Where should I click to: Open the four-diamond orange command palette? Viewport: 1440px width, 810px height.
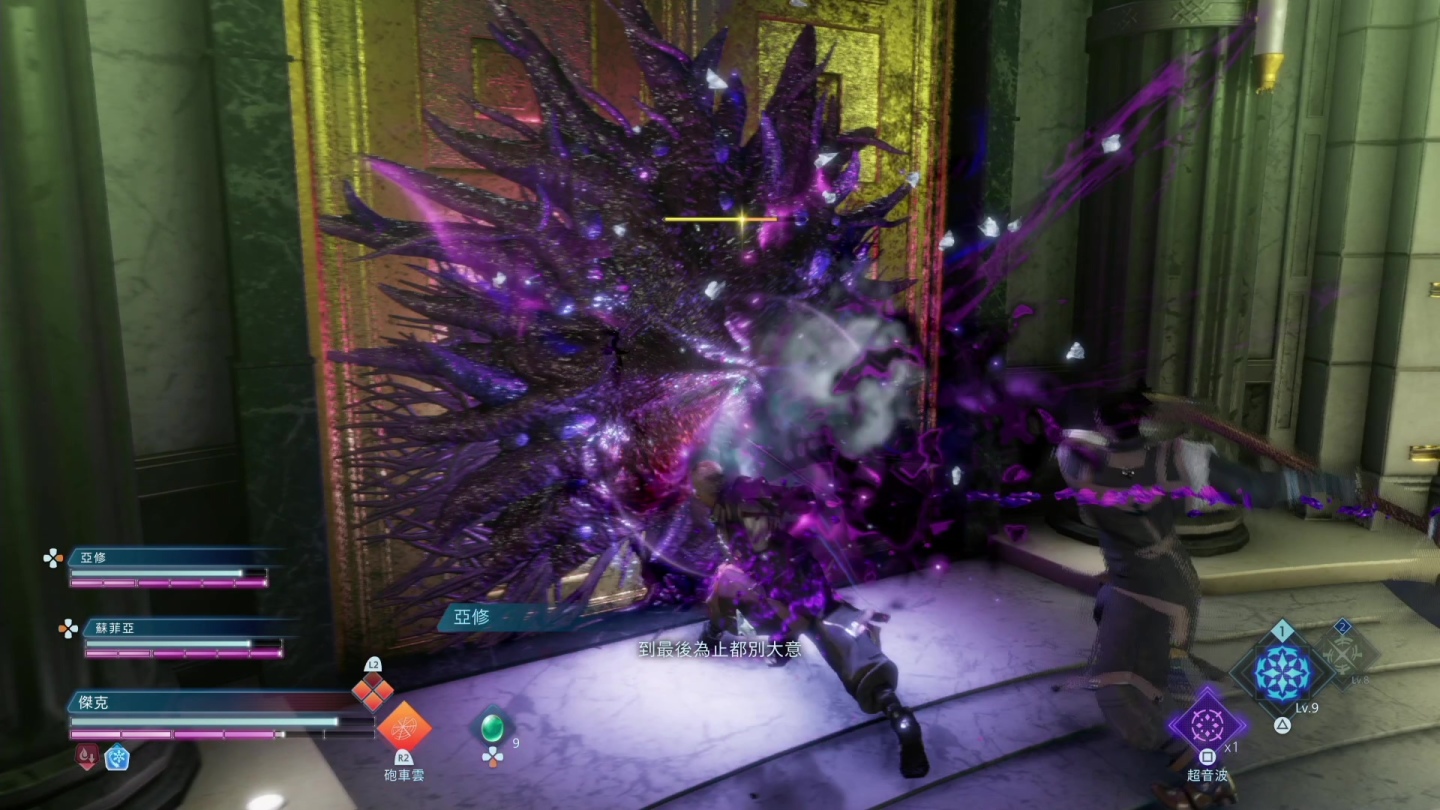[372, 691]
